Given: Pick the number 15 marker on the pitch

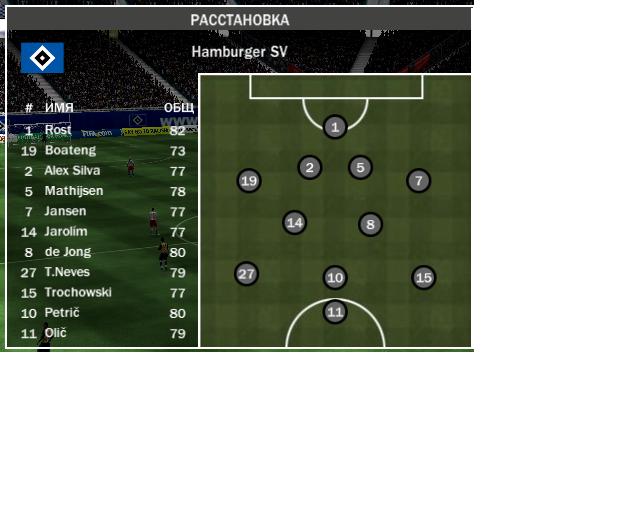Looking at the screenshot, I should pyautogui.click(x=424, y=278).
